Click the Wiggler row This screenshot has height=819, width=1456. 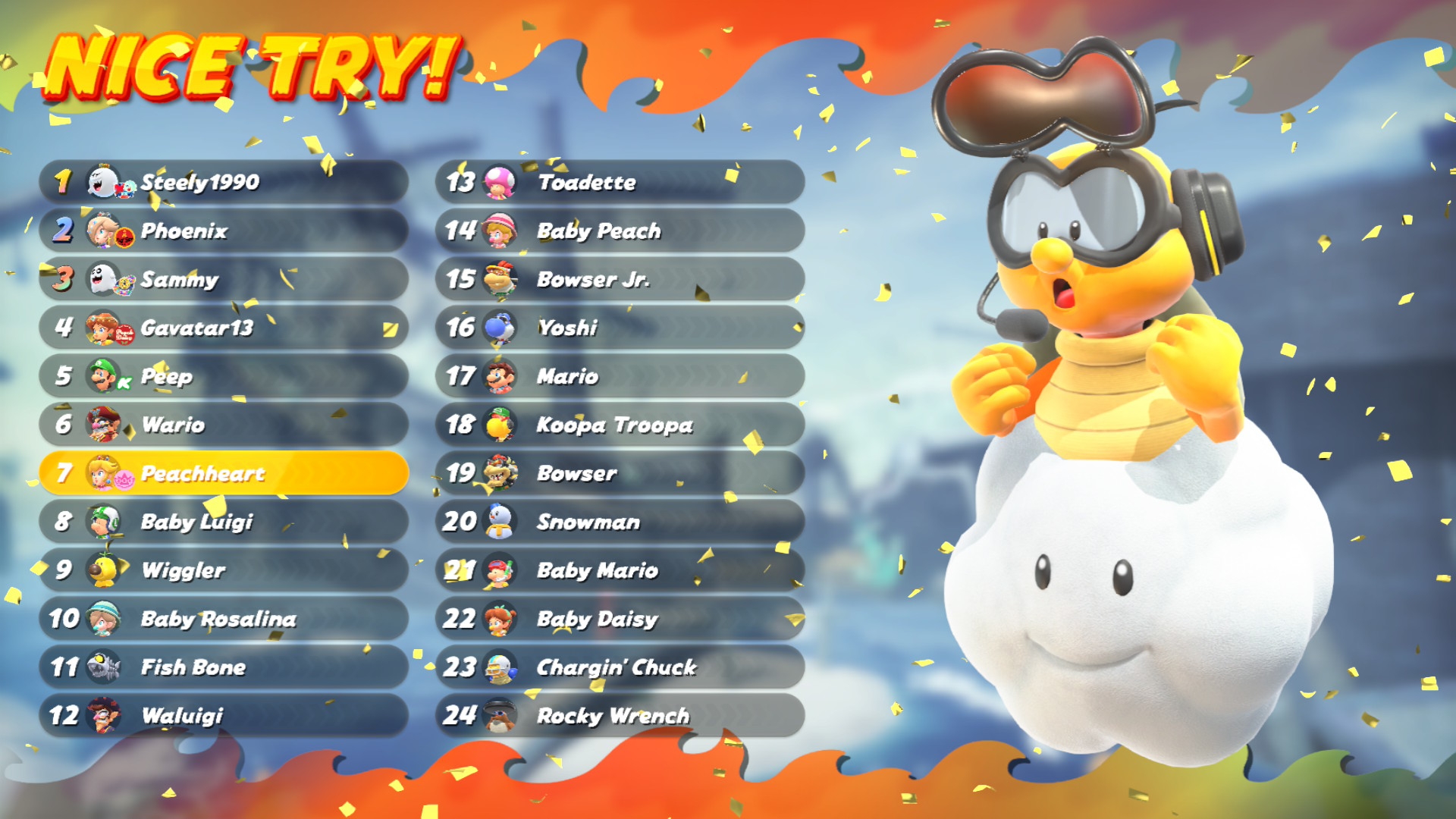[x=224, y=570]
